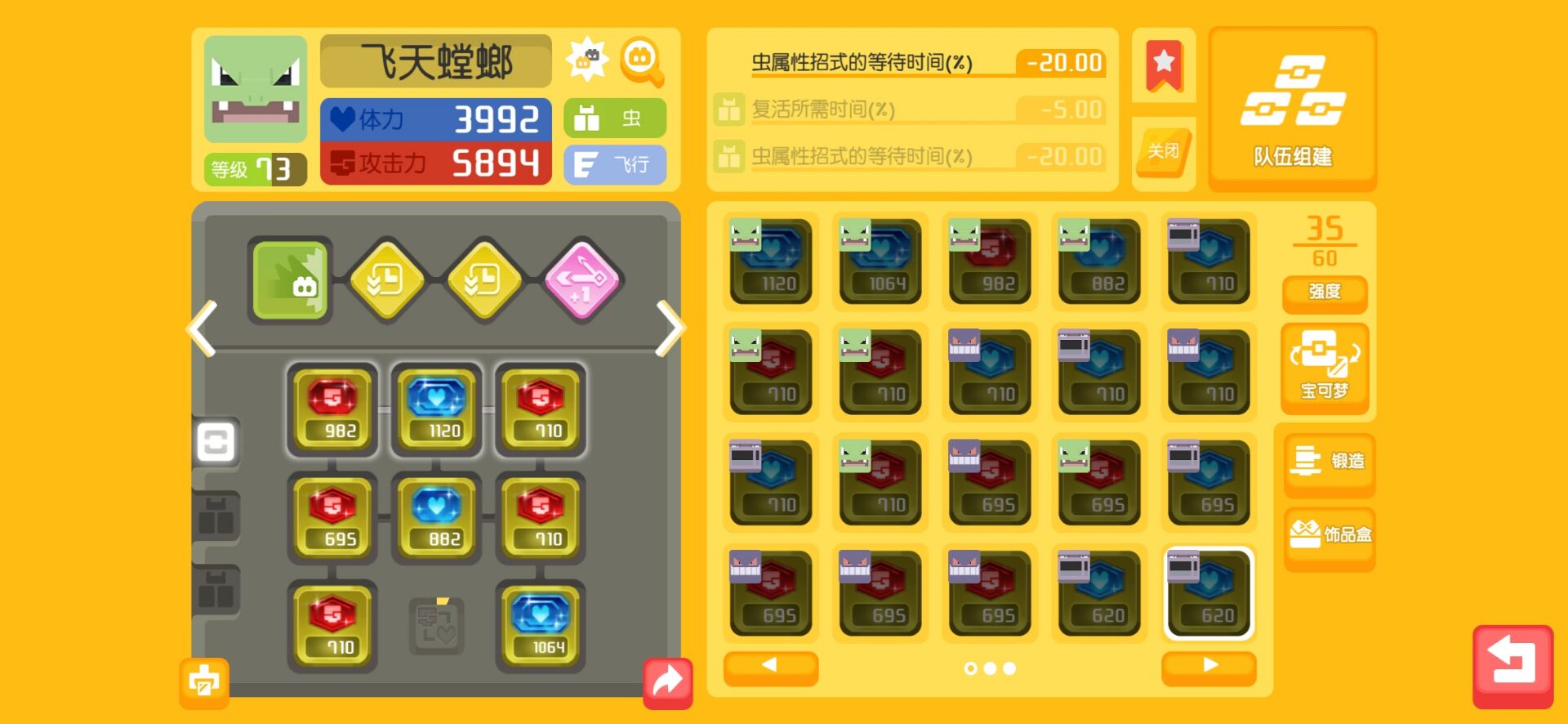Click the pink +1 arrow skill diamond
Image resolution: width=1568 pixels, height=724 pixels.
click(x=582, y=281)
